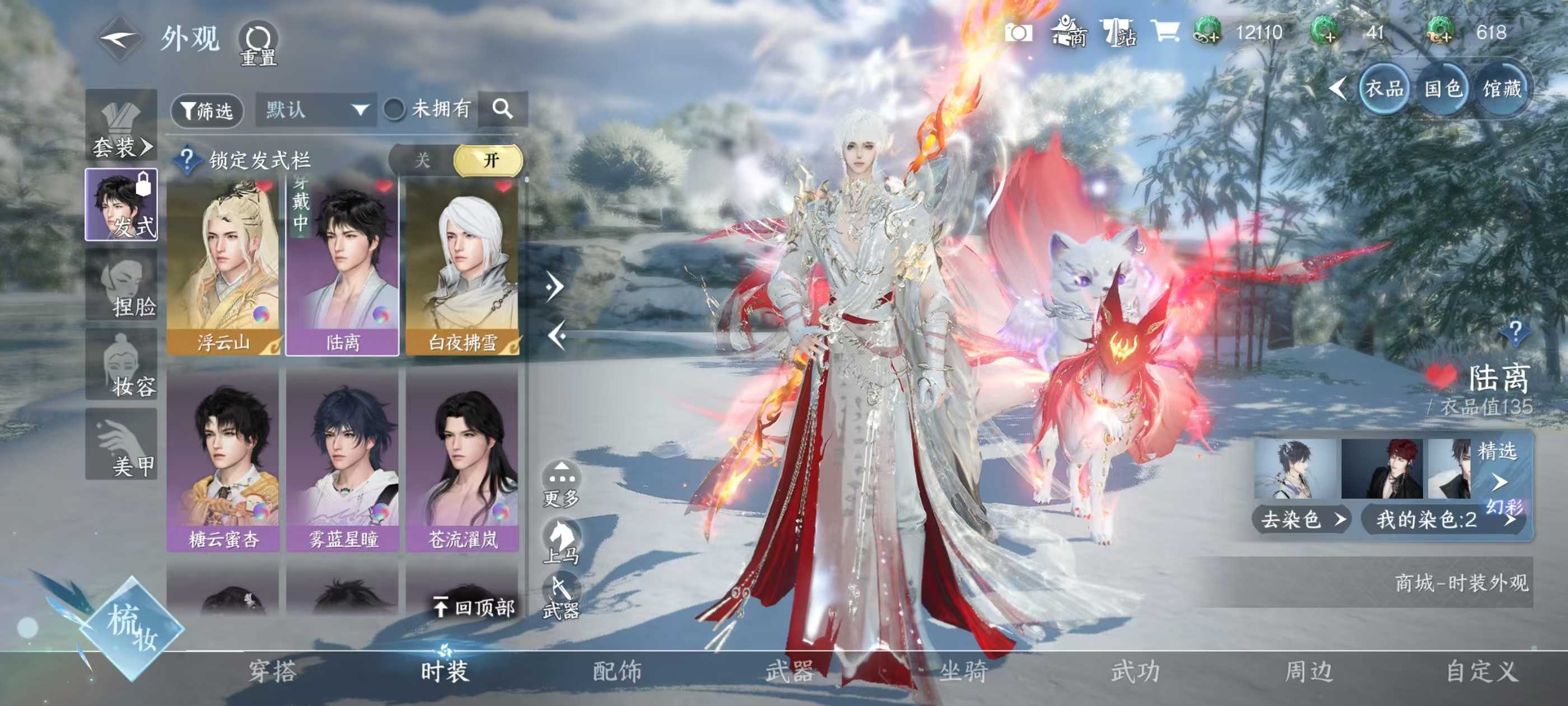Click the 筛选 filter funnel icon
Viewport: 1568px width, 706px height.
207,110
